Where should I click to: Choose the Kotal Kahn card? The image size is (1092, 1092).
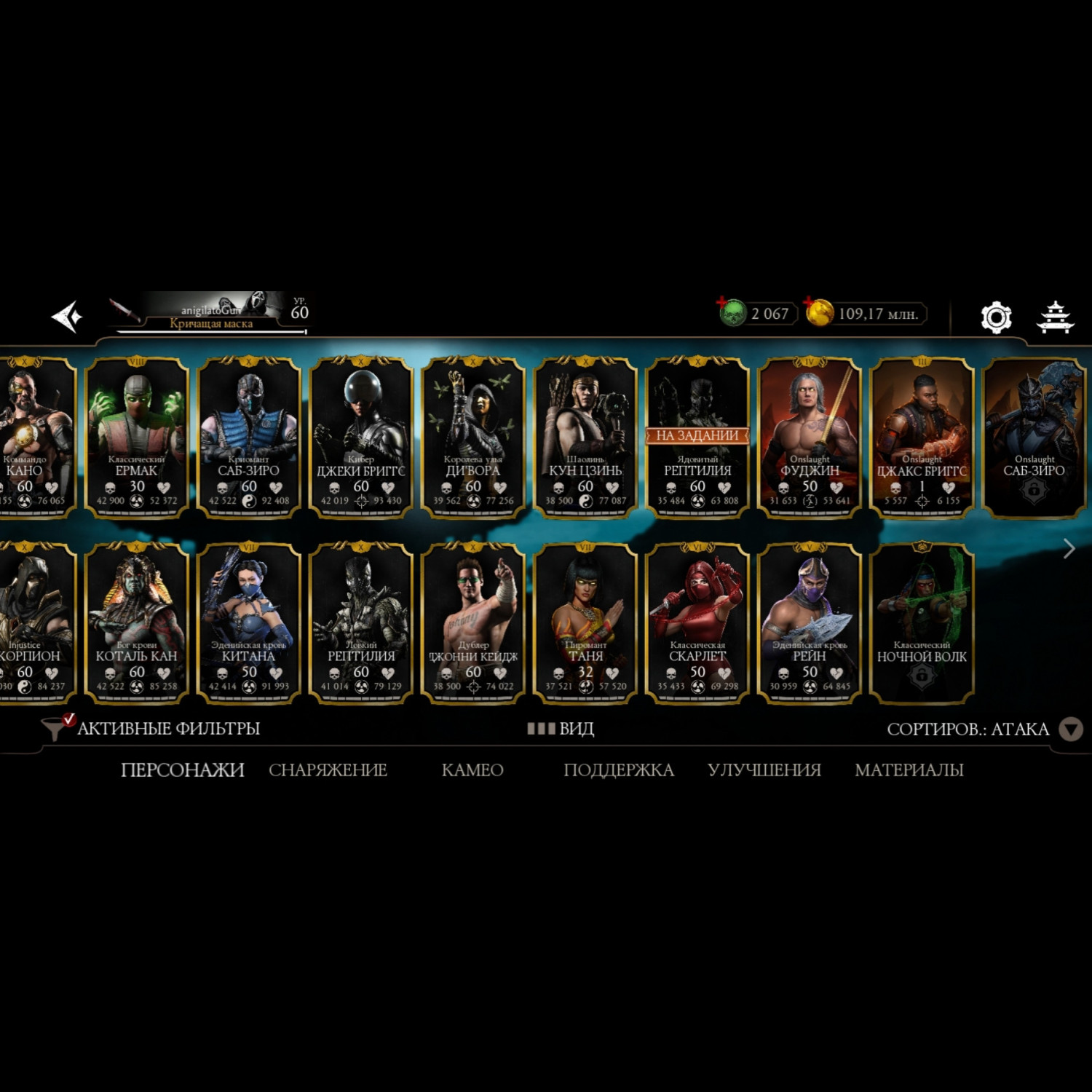(x=137, y=622)
